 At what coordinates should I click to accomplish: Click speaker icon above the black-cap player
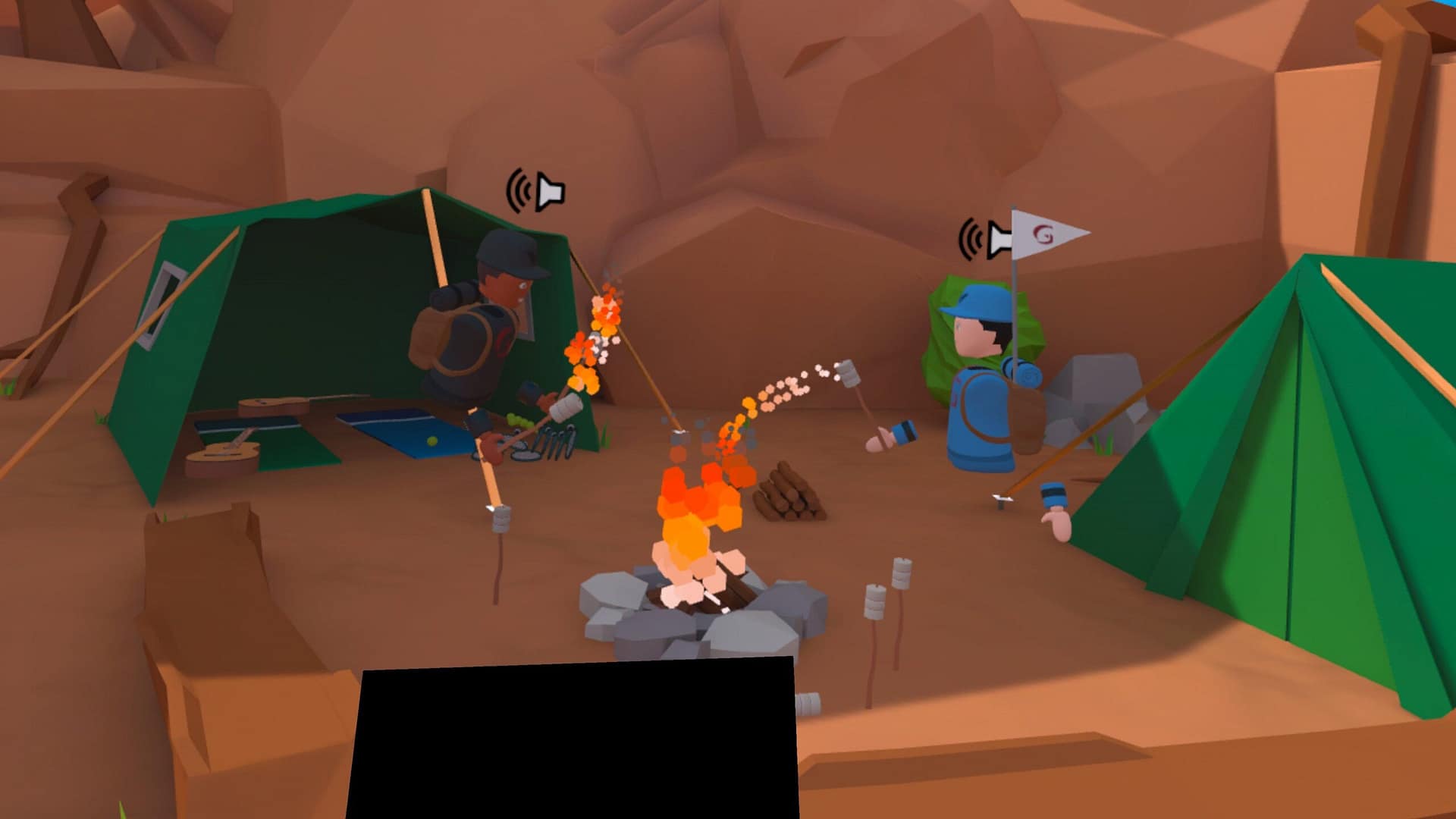tap(536, 191)
